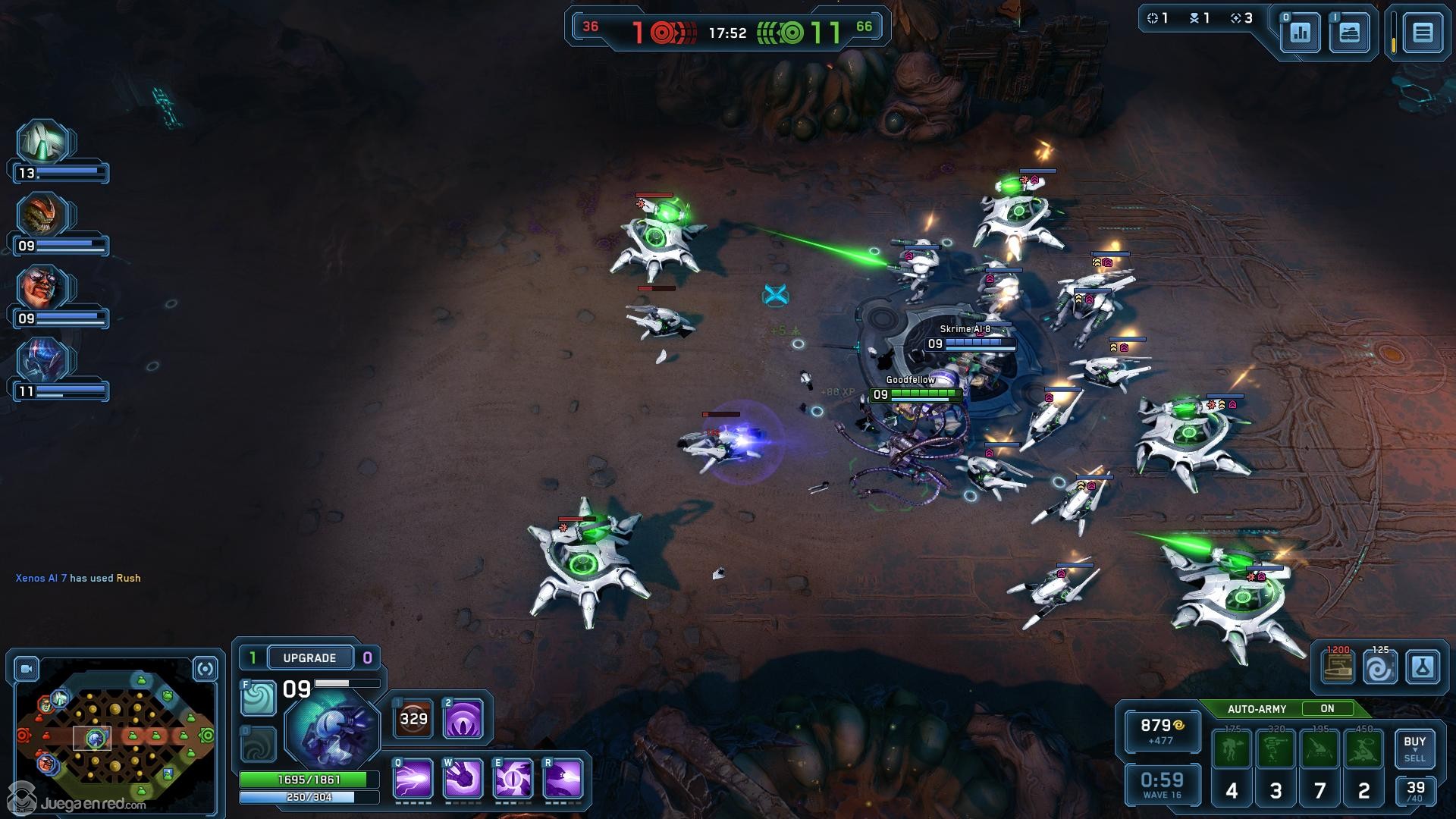Use the W purple hand ability
Viewport: 1456px width, 819px height.
click(x=463, y=779)
